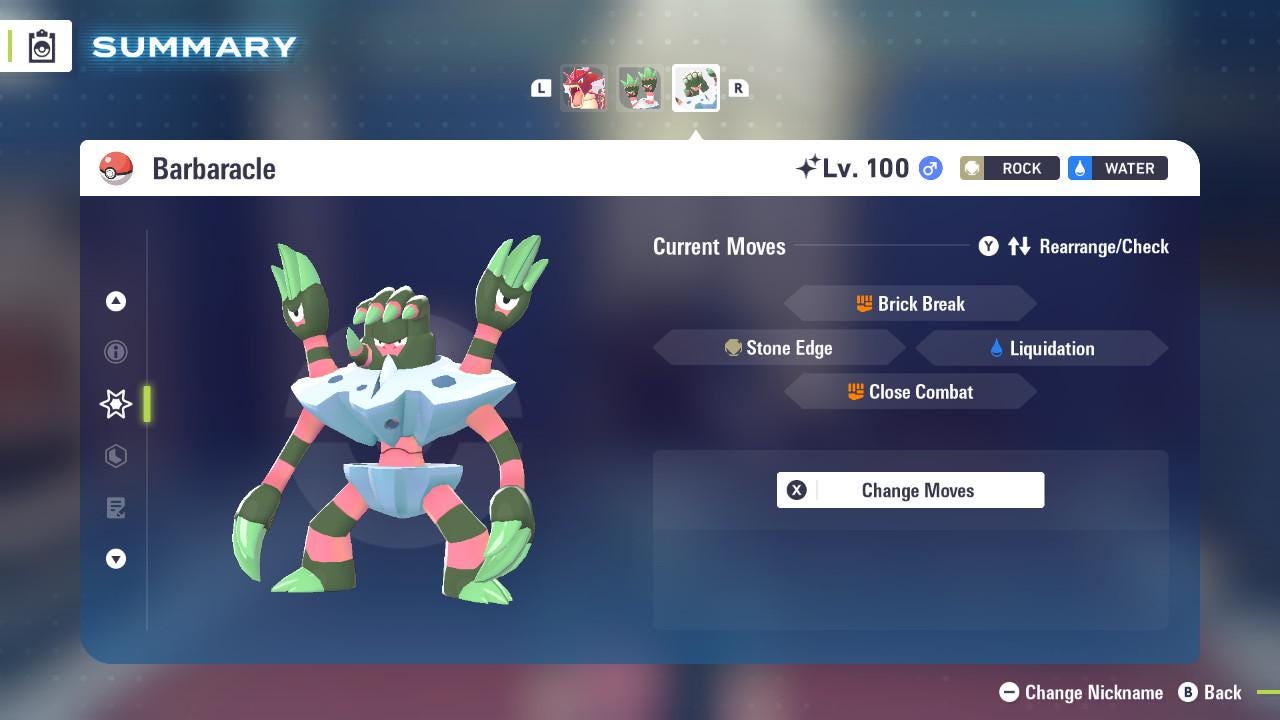Image resolution: width=1280 pixels, height=720 pixels.
Task: Click the fist icon on the Close Combat move
Action: click(x=857, y=392)
